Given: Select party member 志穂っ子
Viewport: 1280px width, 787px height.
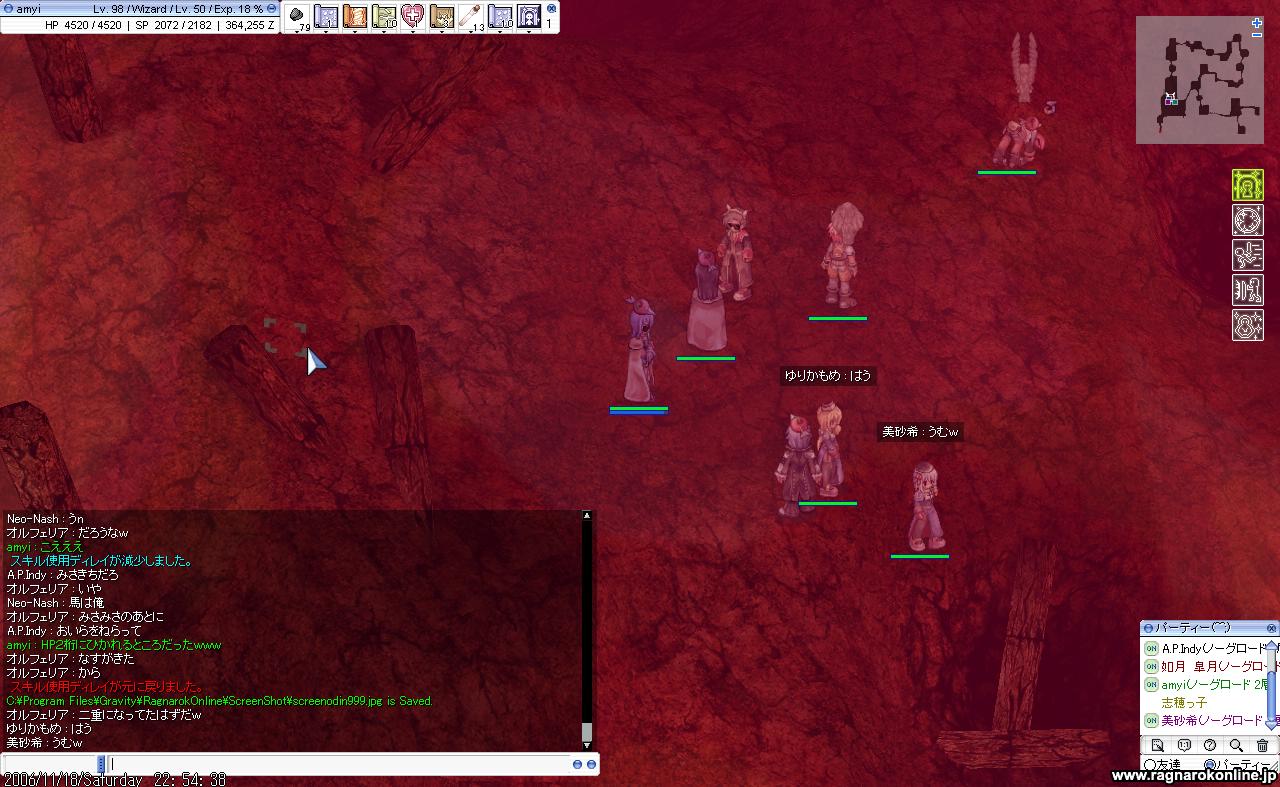Looking at the screenshot, I should point(1184,703).
